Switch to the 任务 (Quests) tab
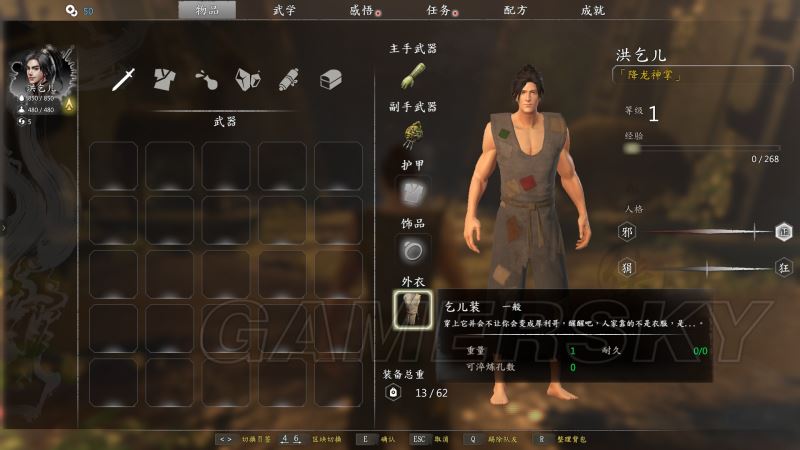 click(x=437, y=10)
